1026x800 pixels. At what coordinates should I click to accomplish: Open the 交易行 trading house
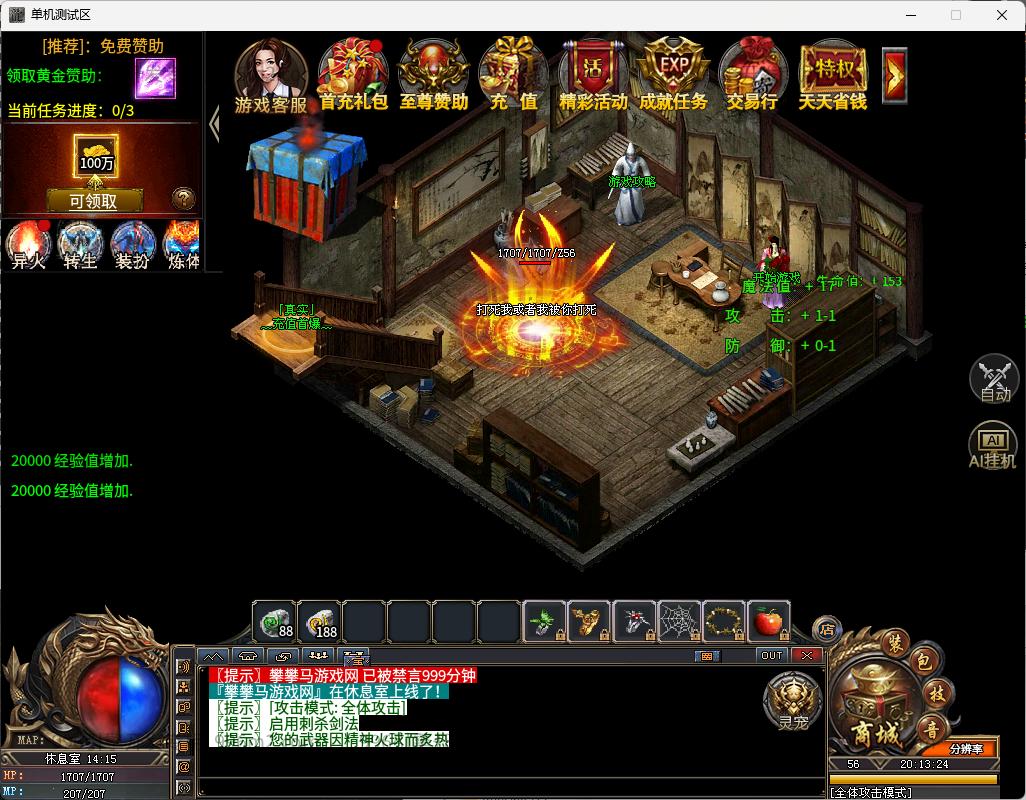752,73
